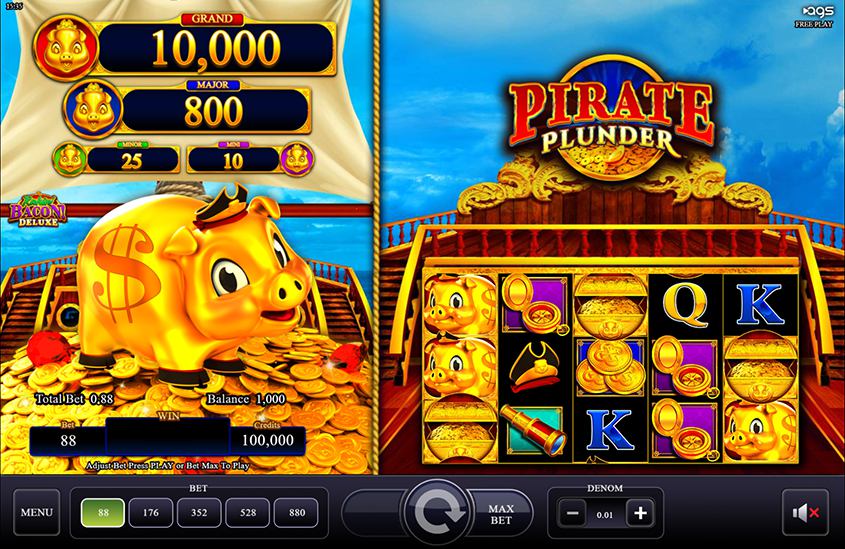The image size is (845, 549).
Task: Decrease the denom with the minus button
Action: (x=571, y=514)
